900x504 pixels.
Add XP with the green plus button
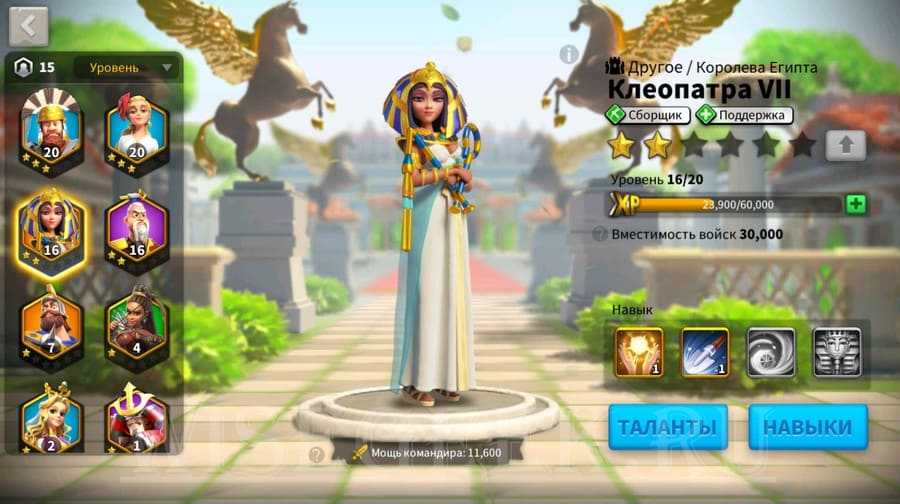tap(855, 204)
